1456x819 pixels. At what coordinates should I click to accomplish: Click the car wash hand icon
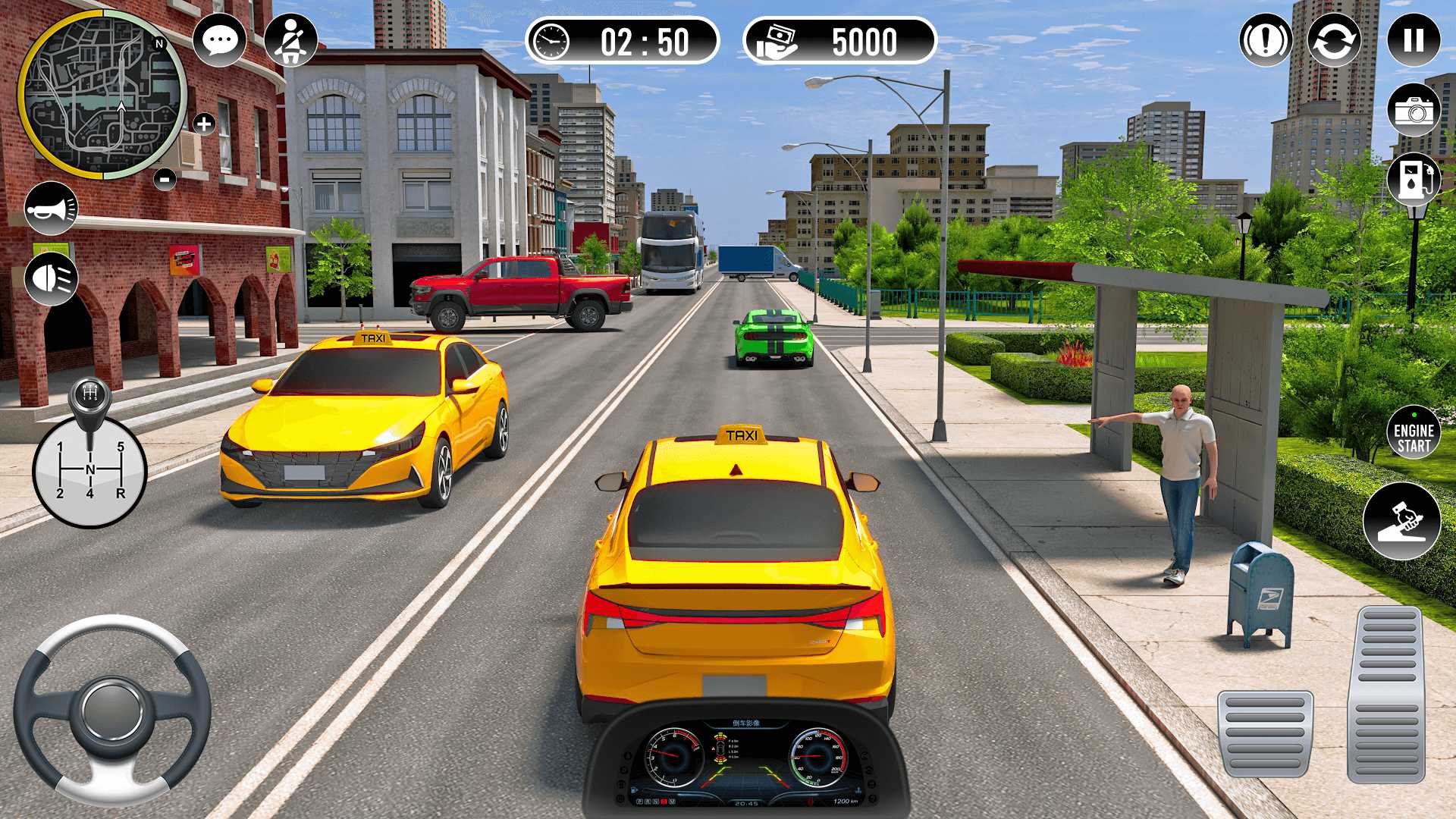coord(1401,522)
